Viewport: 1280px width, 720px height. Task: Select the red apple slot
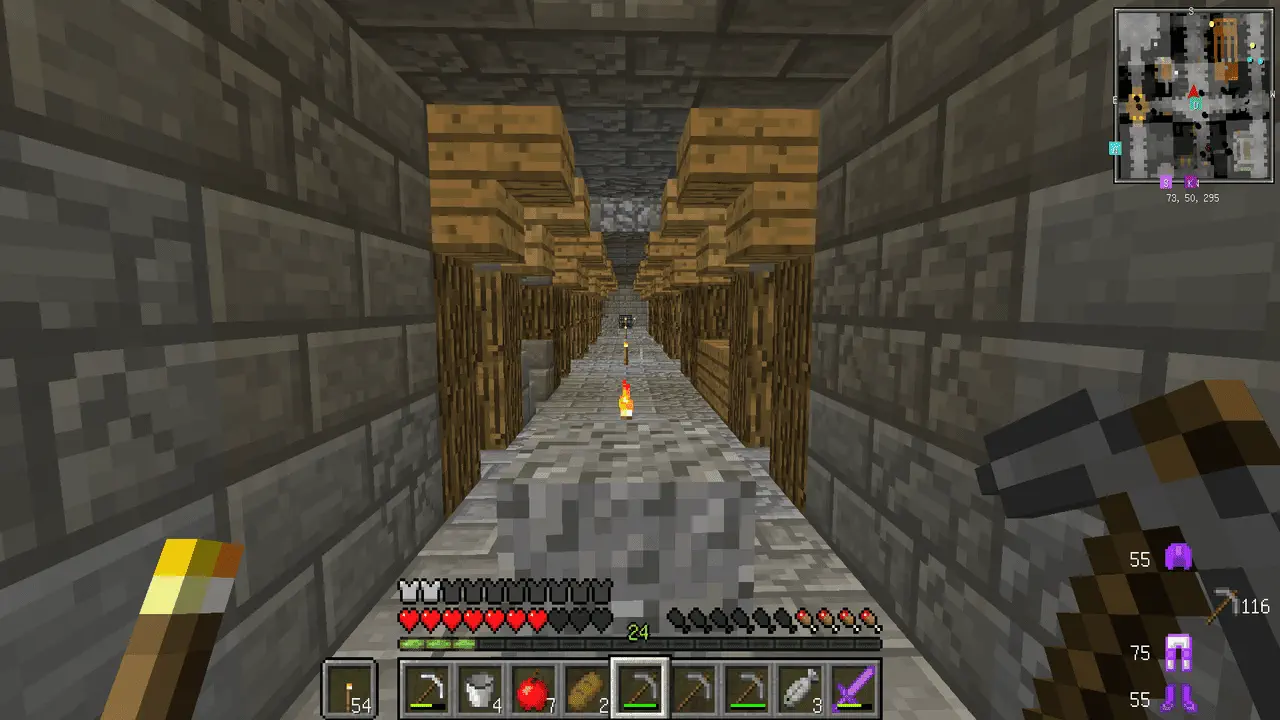click(x=532, y=688)
